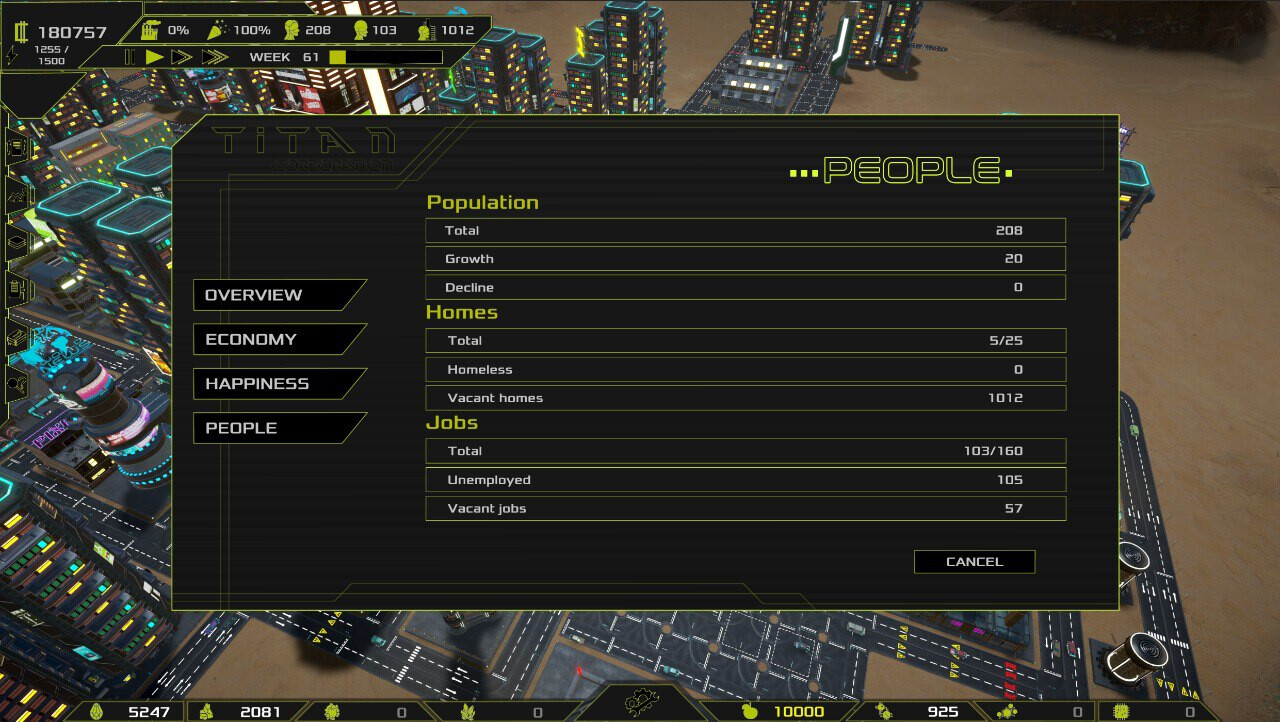Viewport: 1280px width, 722px height.
Task: Click the workers icon showing 103
Action: point(360,29)
